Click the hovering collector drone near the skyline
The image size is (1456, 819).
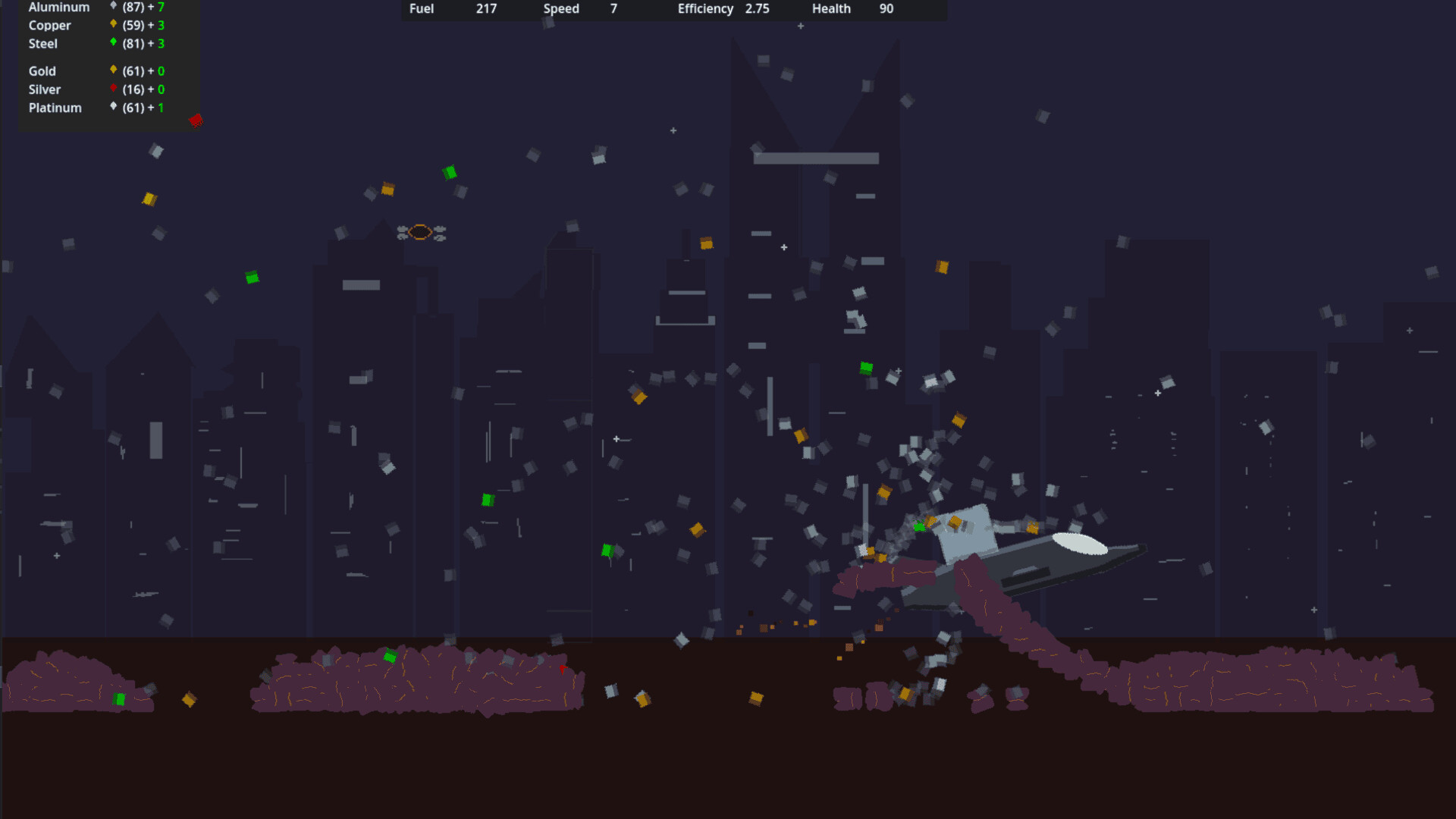click(422, 233)
